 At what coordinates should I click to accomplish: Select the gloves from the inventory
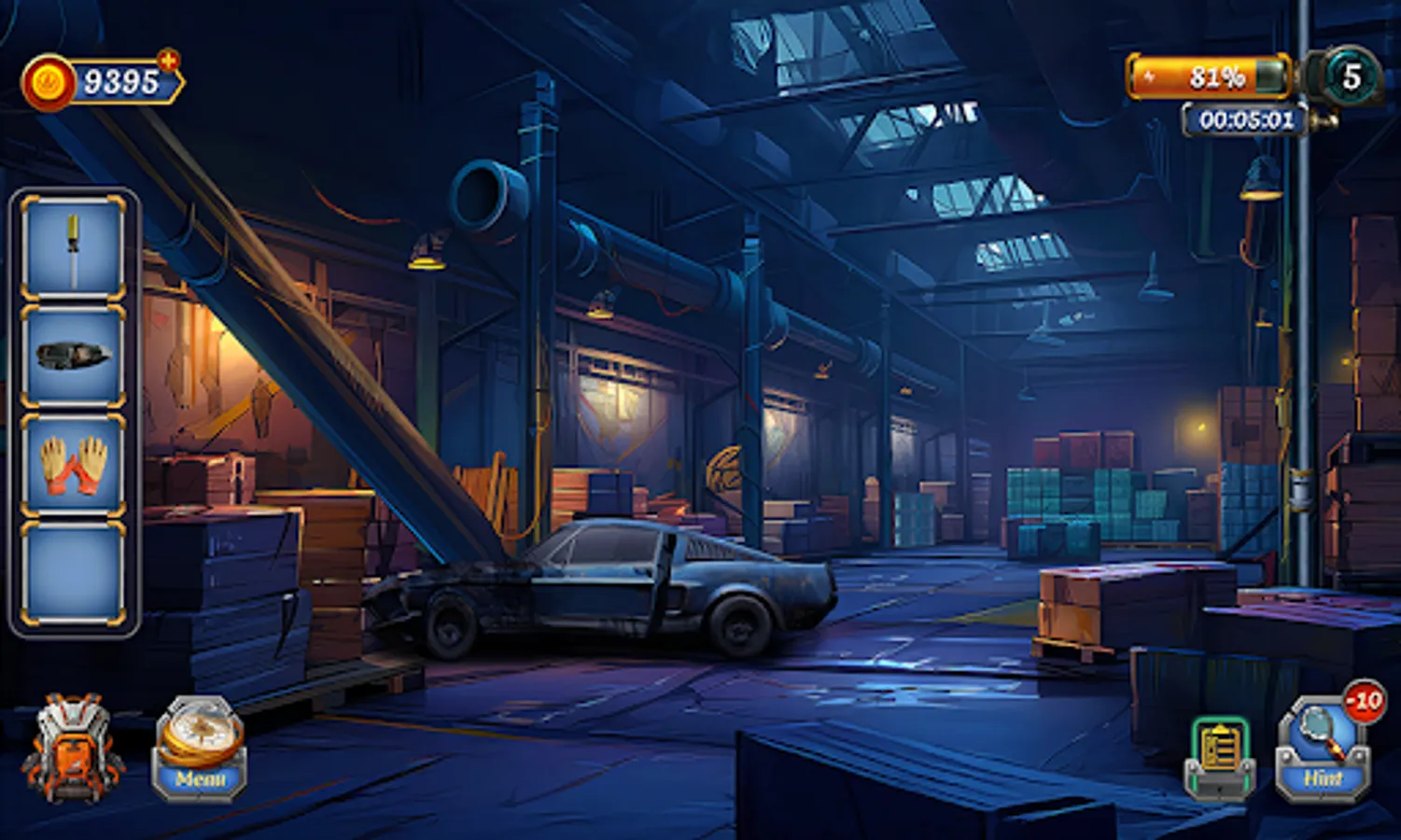pos(73,465)
